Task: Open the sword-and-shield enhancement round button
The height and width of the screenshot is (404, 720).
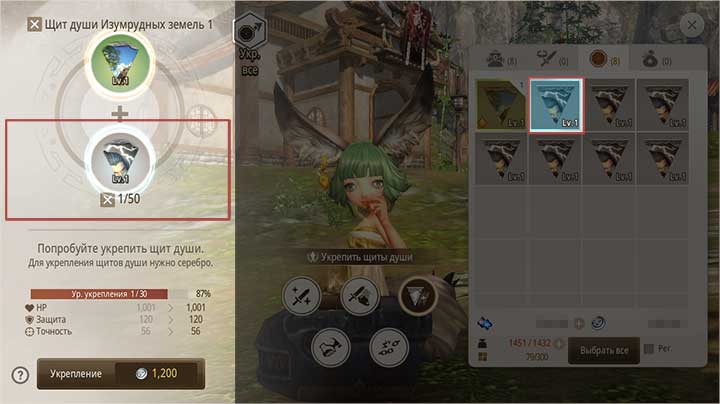Action: point(359,295)
